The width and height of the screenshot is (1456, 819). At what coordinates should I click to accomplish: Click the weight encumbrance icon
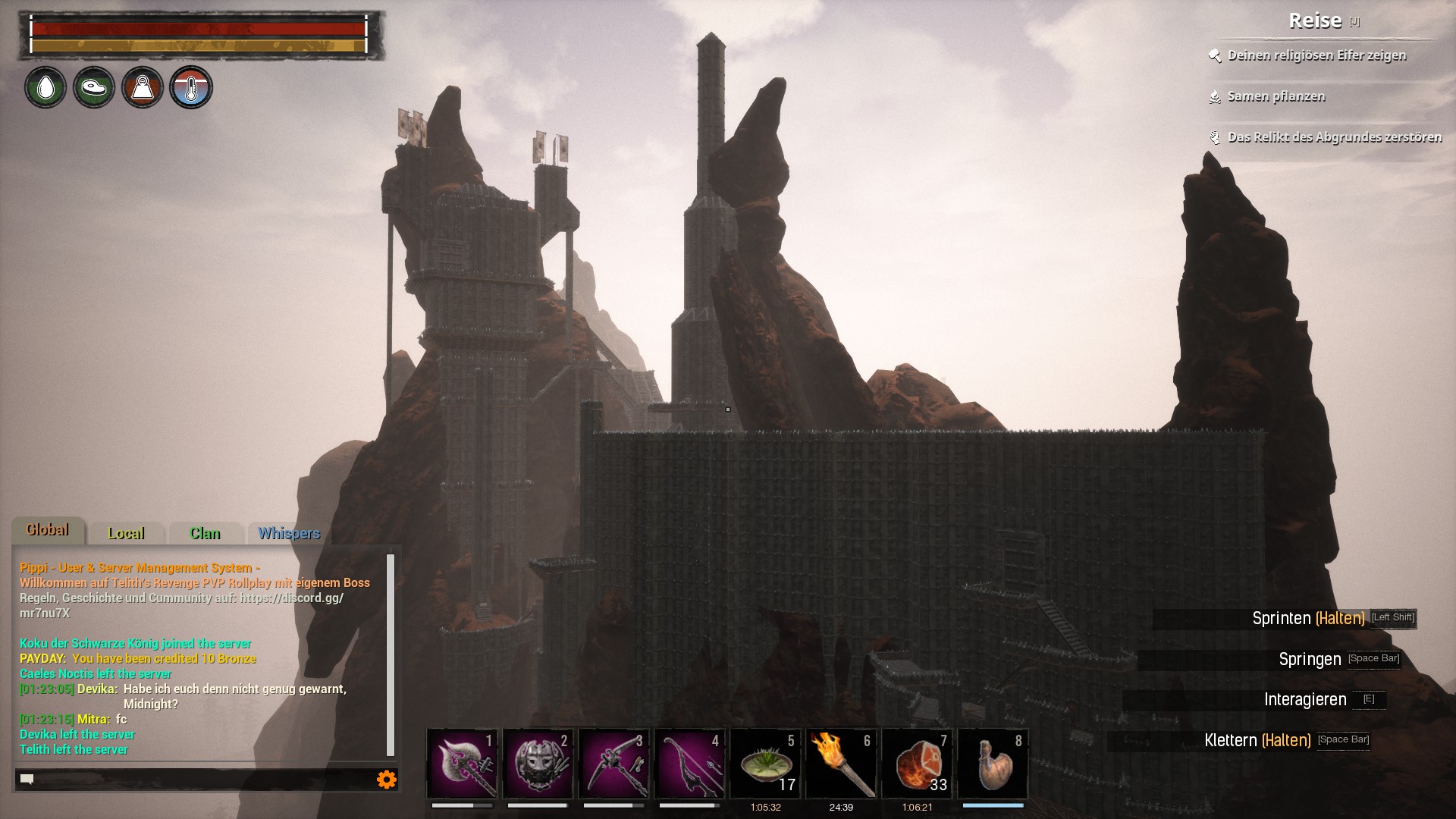(143, 88)
